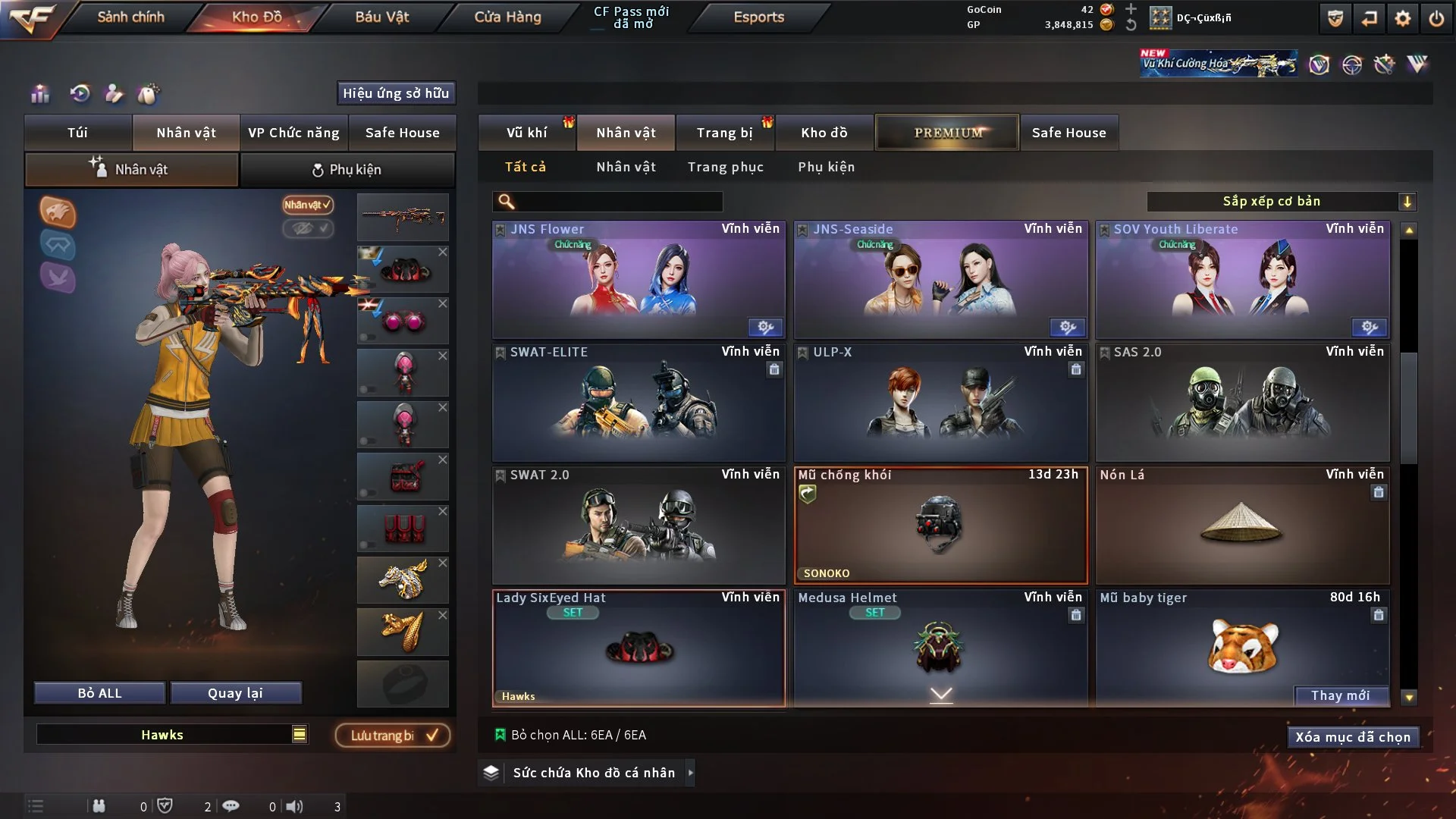This screenshot has width=1456, height=819.
Task: Select the Trang phục filter
Action: (725, 167)
